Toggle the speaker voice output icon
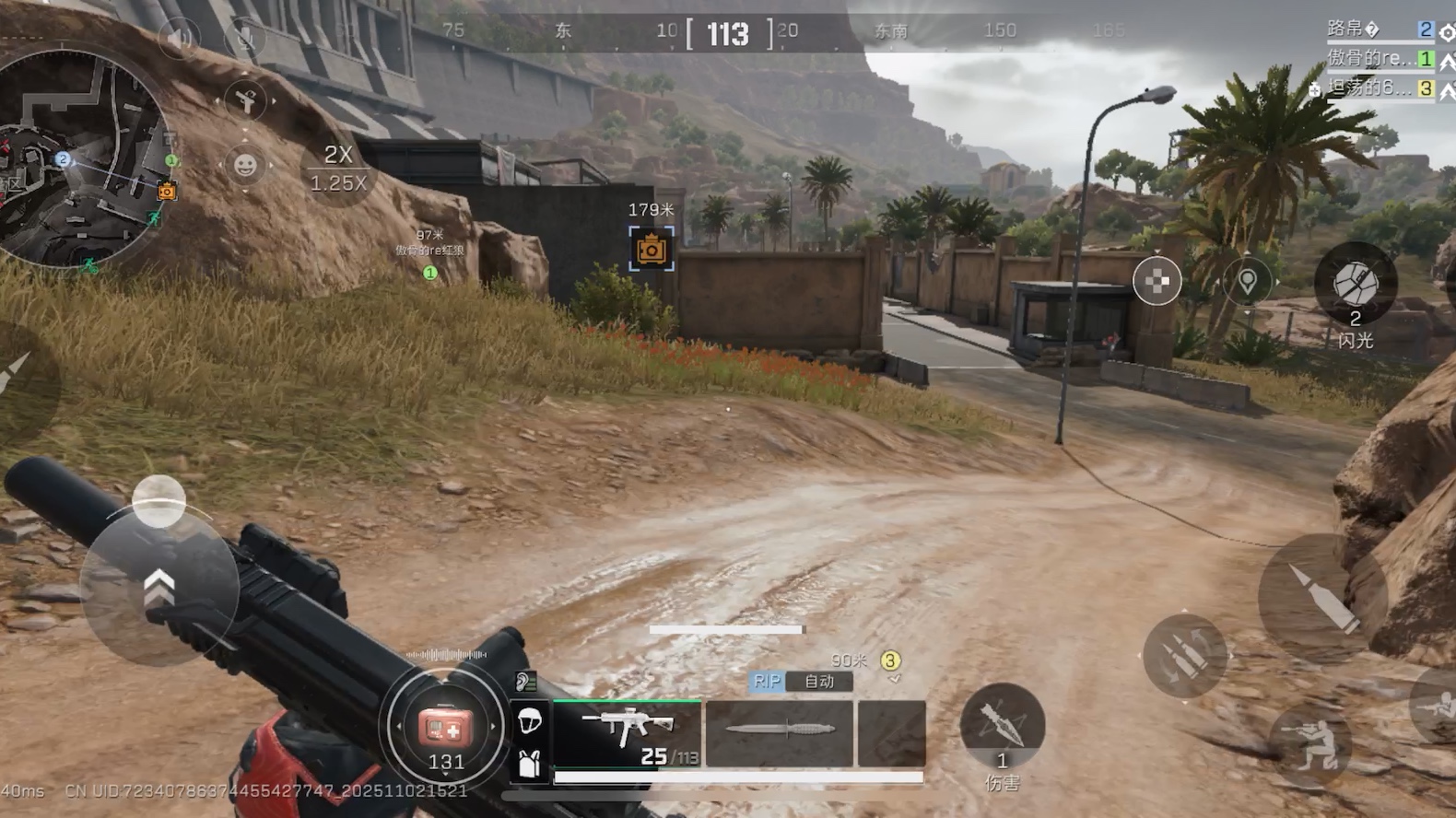Image resolution: width=1456 pixels, height=818 pixels. (x=179, y=38)
